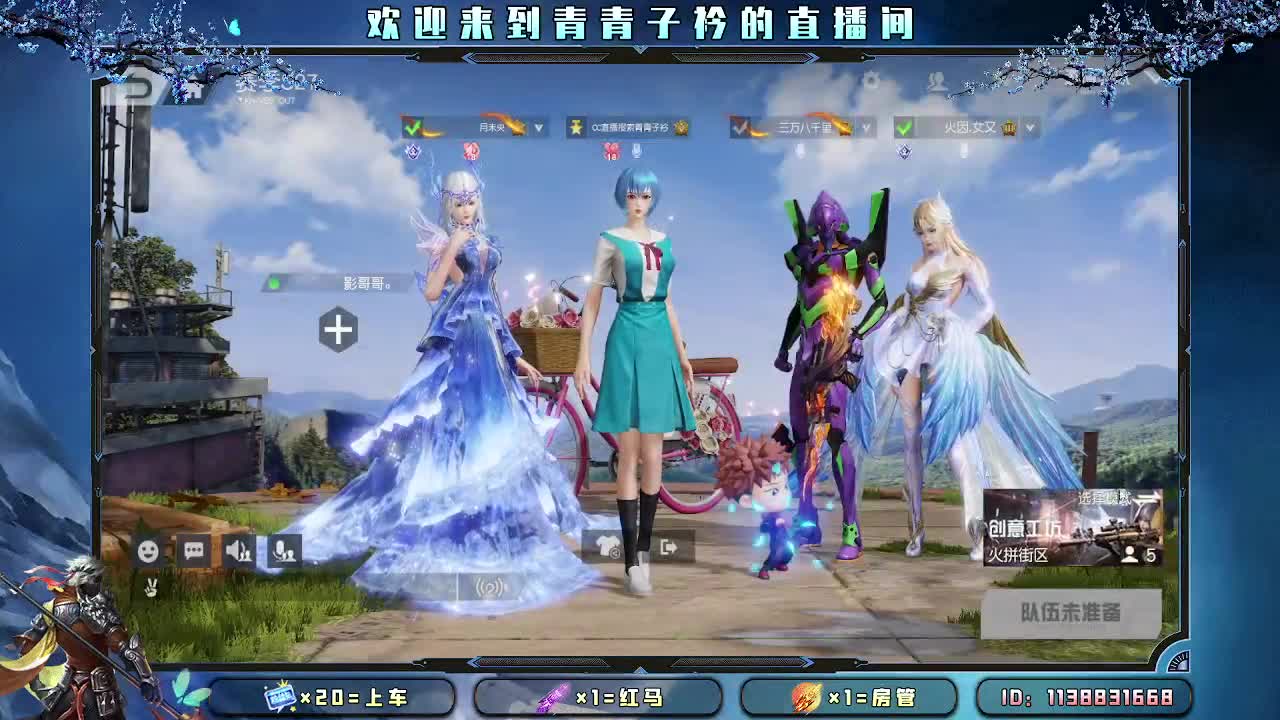Toggle the ready checkmark beside 月未央

point(412,126)
